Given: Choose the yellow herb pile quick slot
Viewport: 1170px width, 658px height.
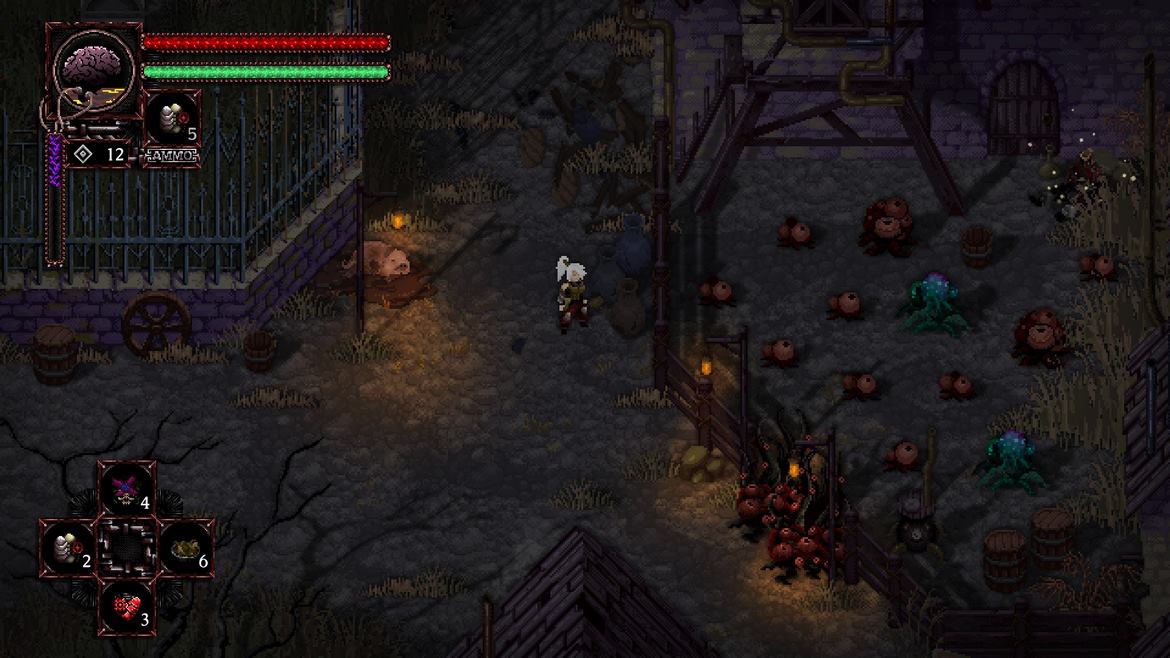Looking at the screenshot, I should click(x=185, y=548).
